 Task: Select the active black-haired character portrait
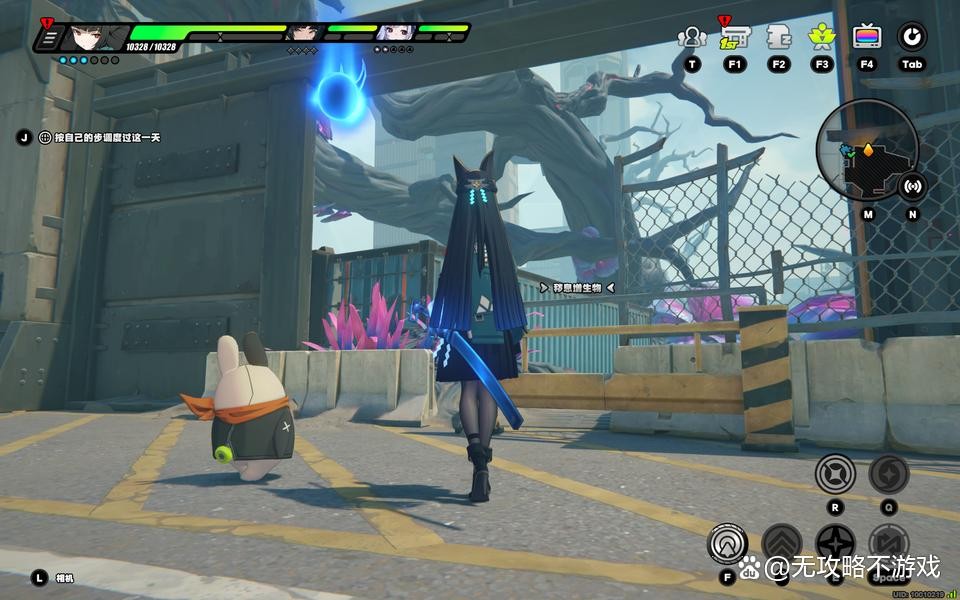pos(89,38)
